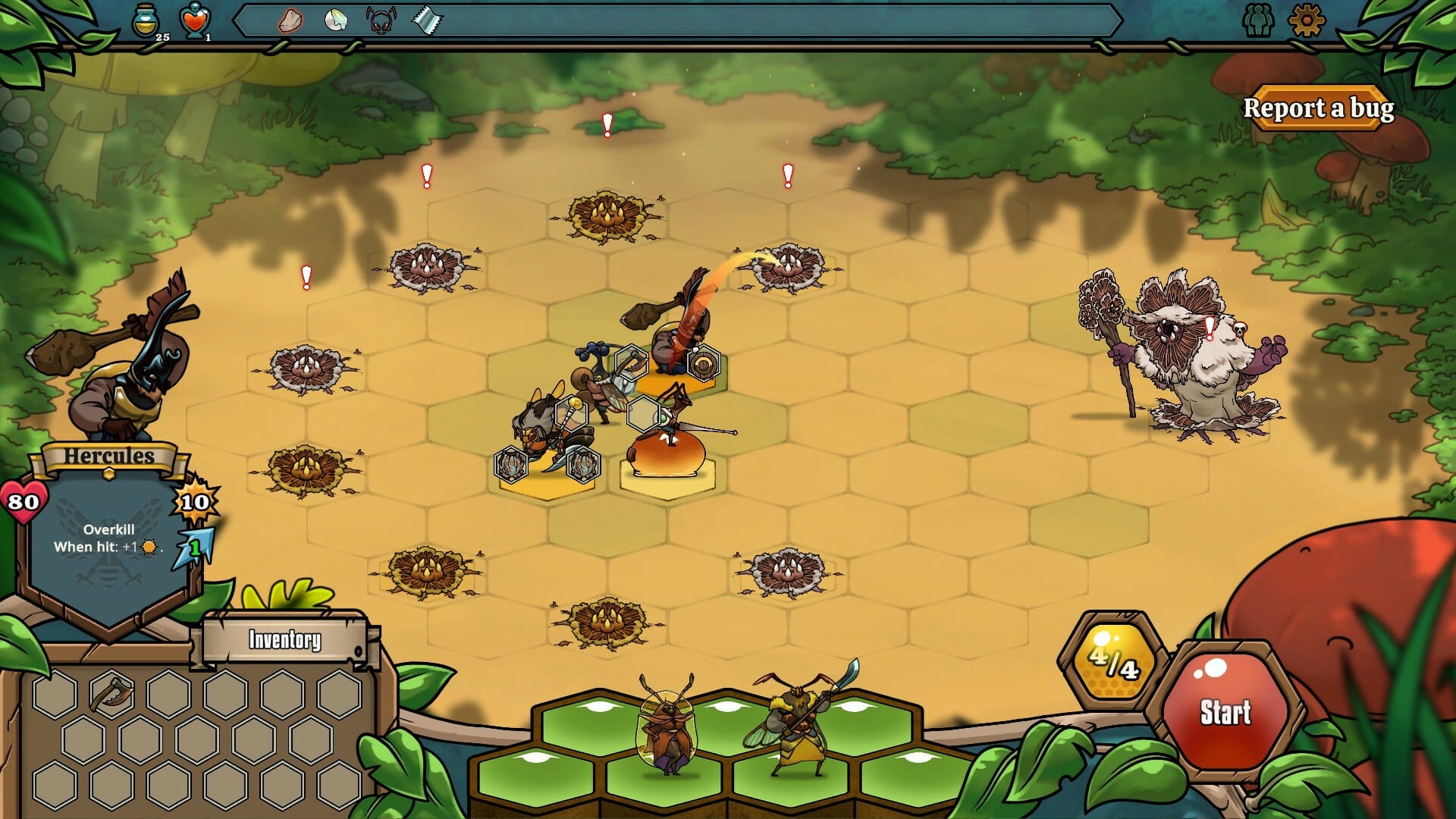Viewport: 1456px width, 819px height.
Task: Open the Report a bug form
Action: 1318,108
